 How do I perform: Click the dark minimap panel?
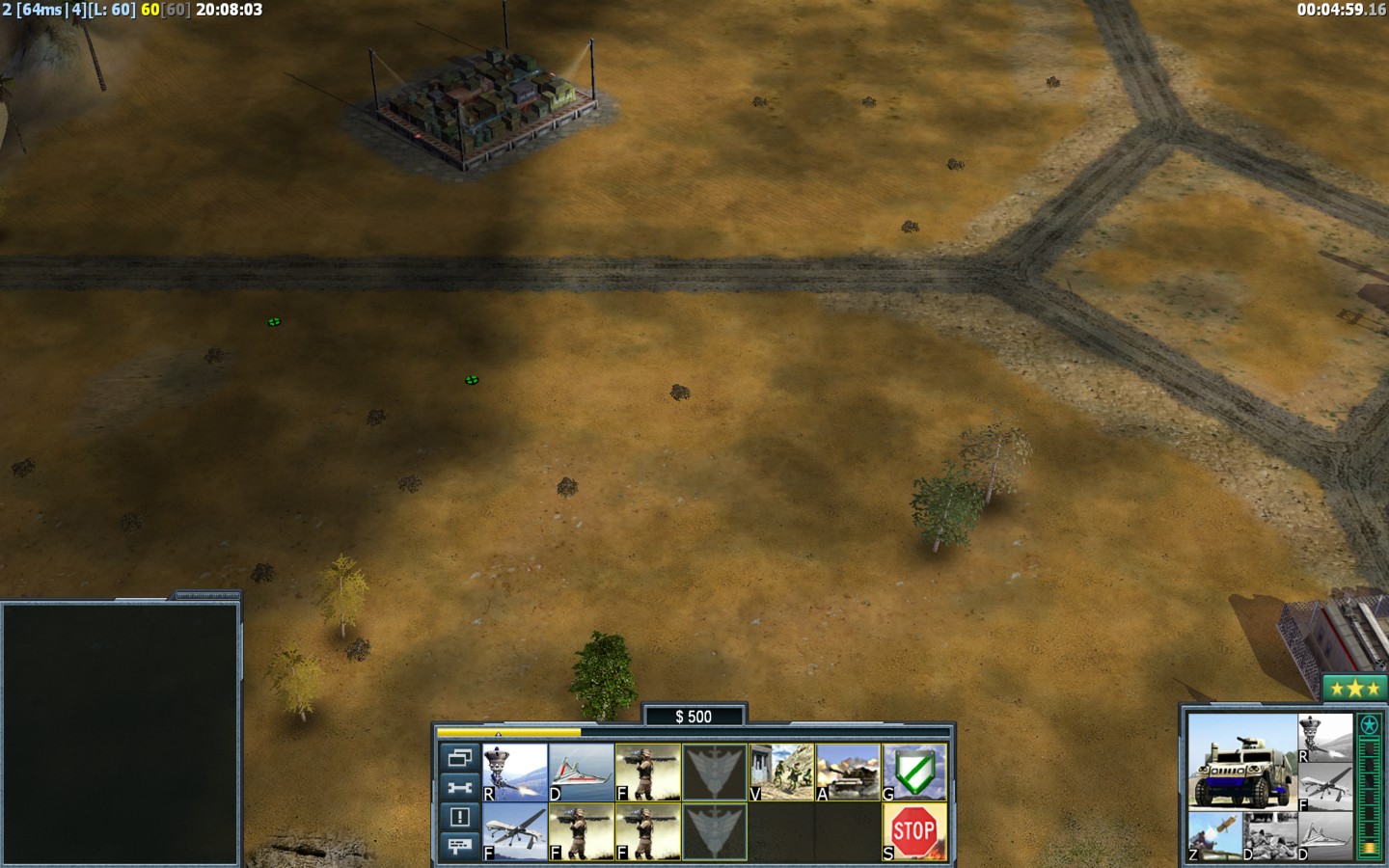(x=121, y=733)
